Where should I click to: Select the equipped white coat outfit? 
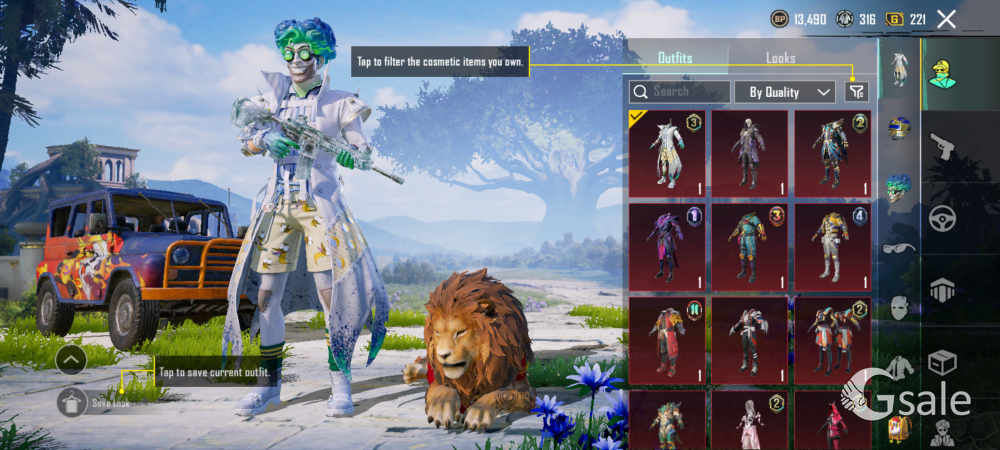(667, 153)
